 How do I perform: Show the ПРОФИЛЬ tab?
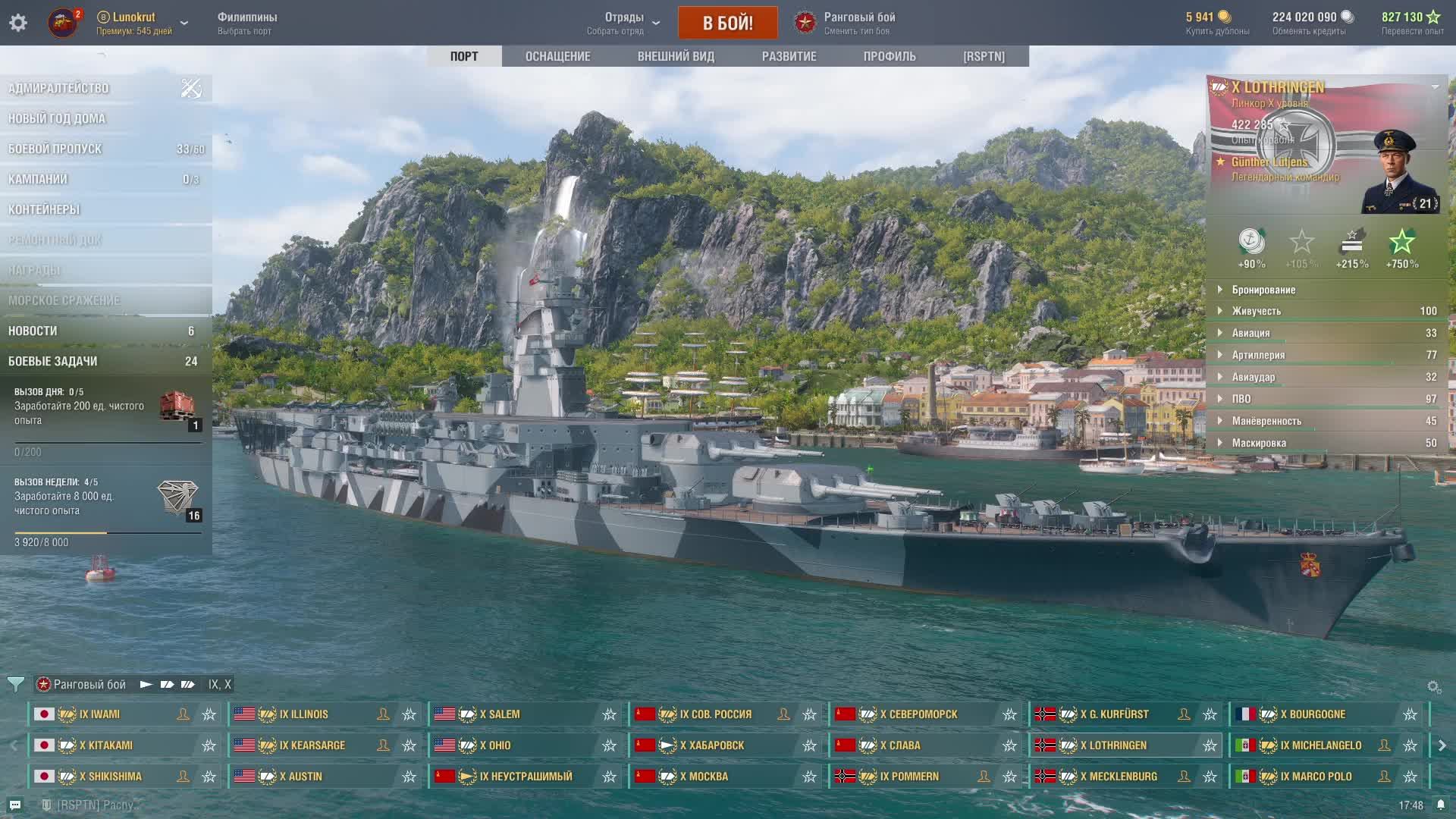click(889, 56)
